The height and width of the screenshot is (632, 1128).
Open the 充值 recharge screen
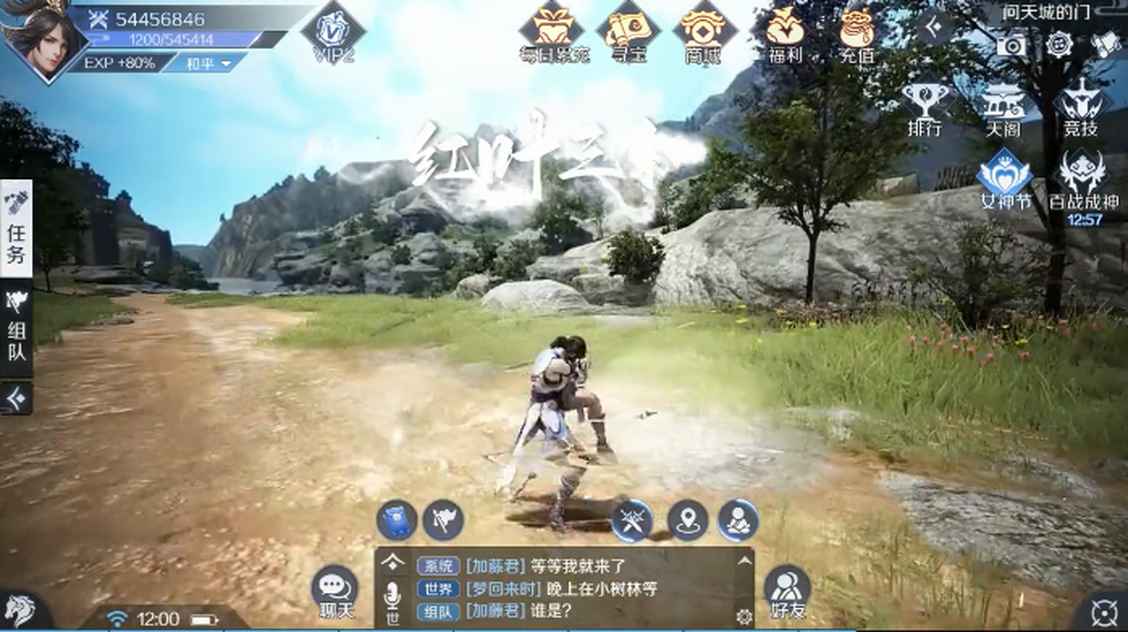pyautogui.click(x=857, y=33)
